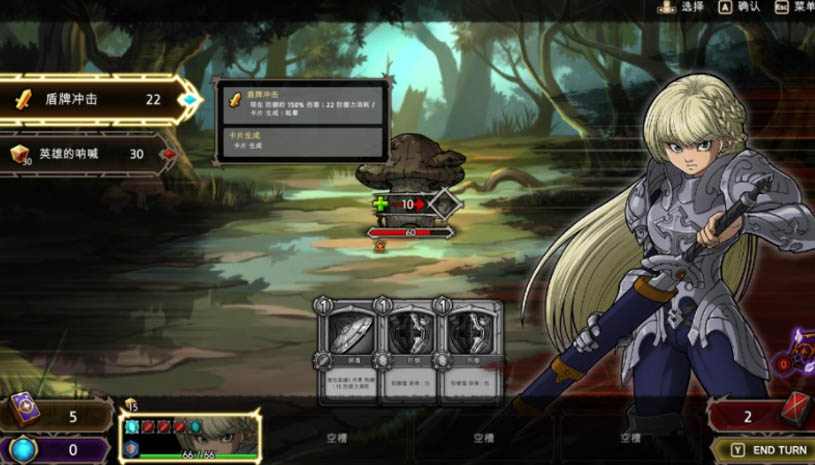Open the purple draw deck pile
Viewport: 815px width, 465px height.
[55, 416]
